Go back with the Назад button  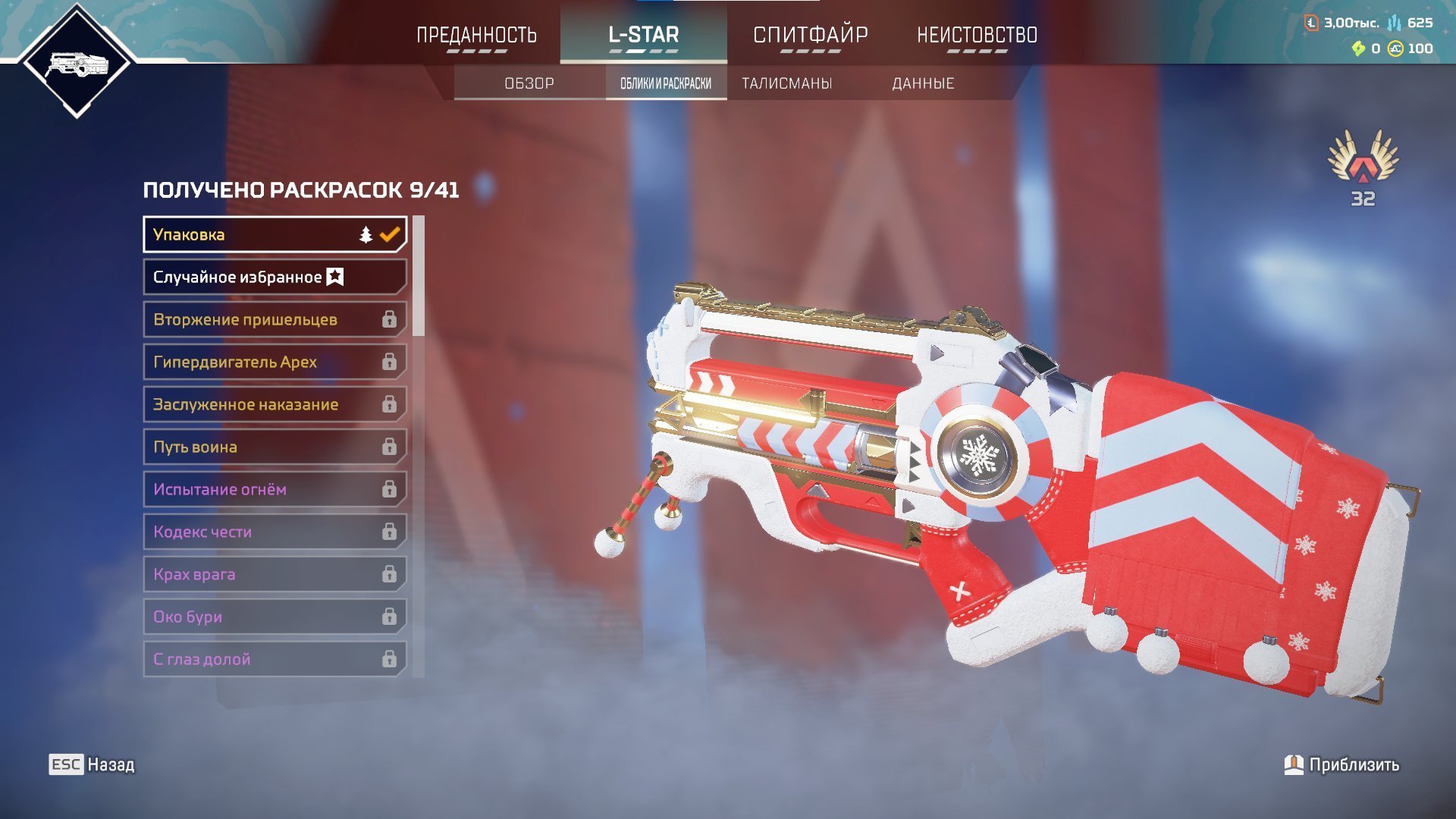point(93,764)
